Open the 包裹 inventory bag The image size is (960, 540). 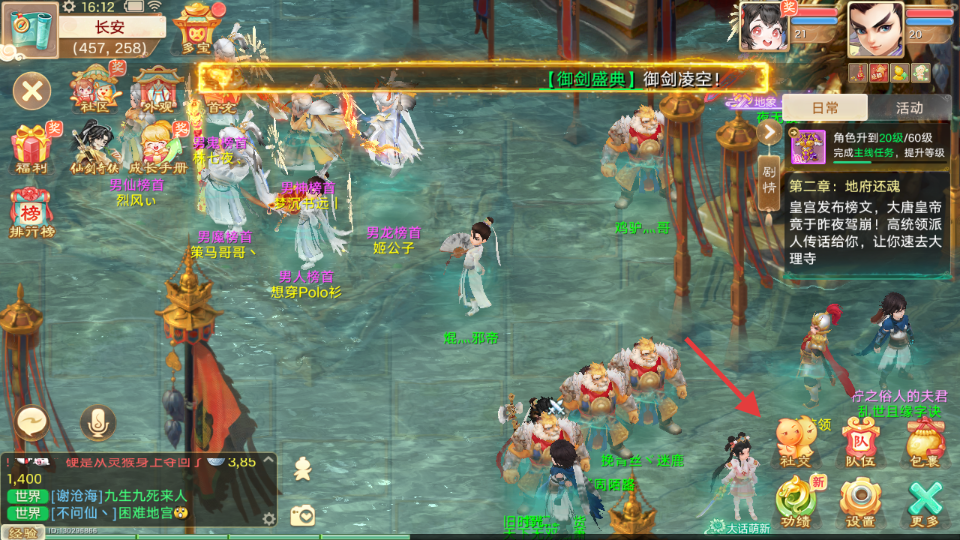coord(925,441)
